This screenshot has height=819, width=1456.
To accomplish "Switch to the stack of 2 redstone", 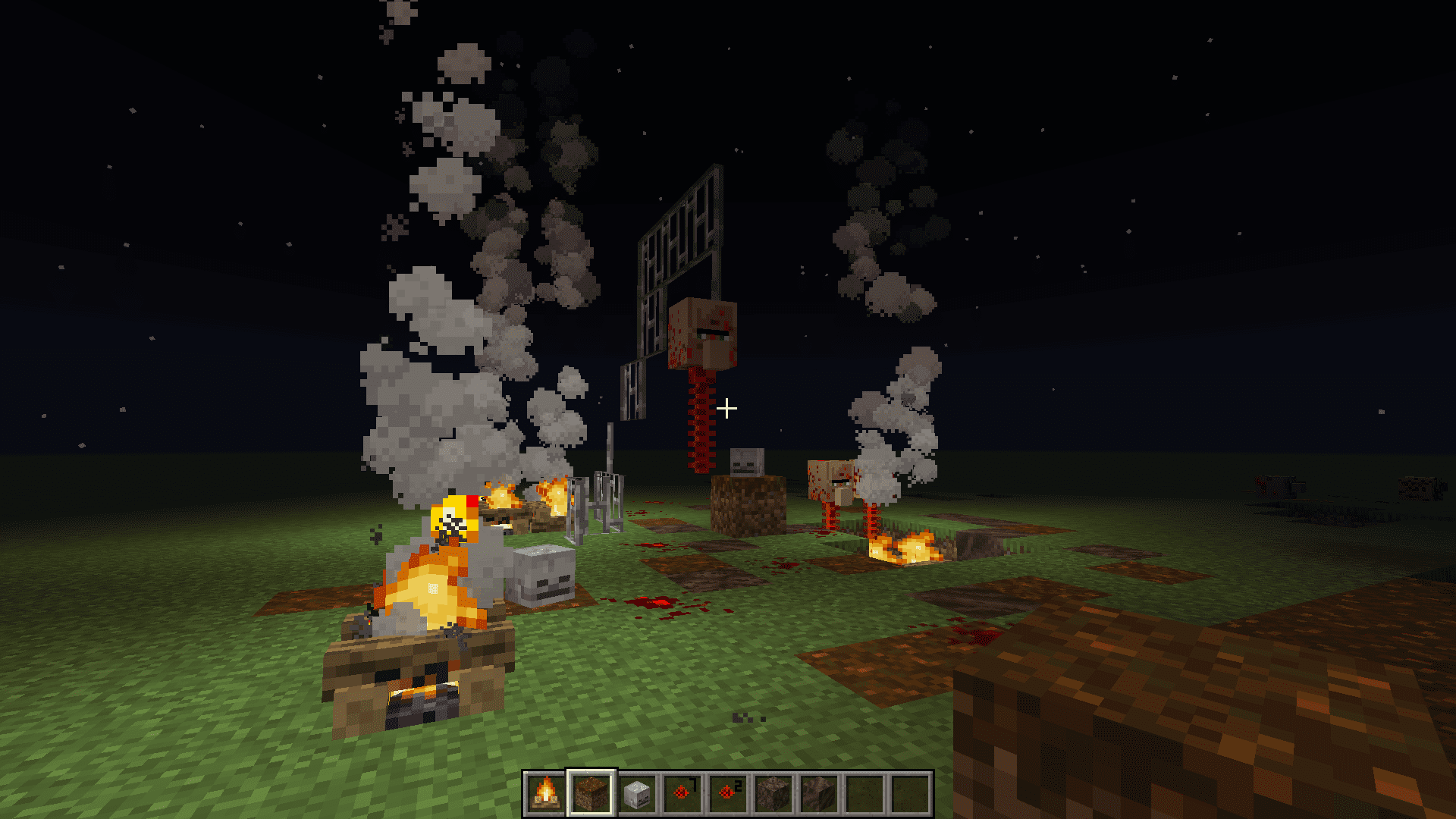I will pos(728,793).
